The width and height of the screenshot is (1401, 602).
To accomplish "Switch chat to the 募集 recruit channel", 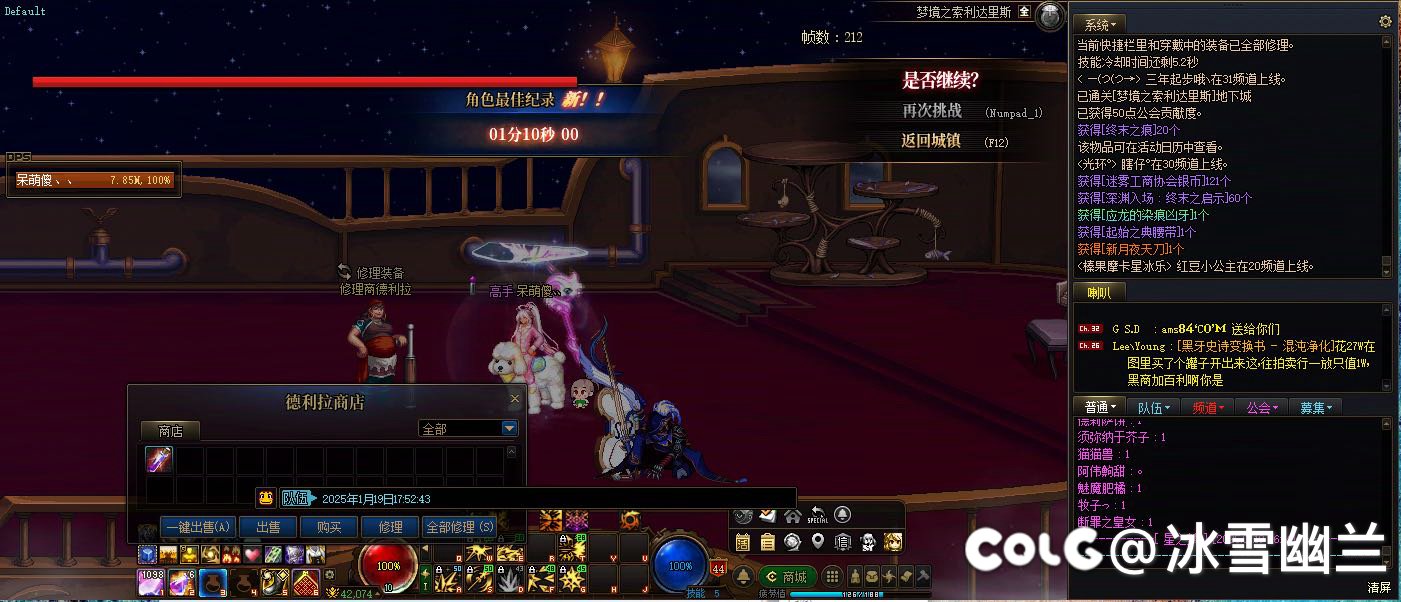I will (x=1316, y=408).
